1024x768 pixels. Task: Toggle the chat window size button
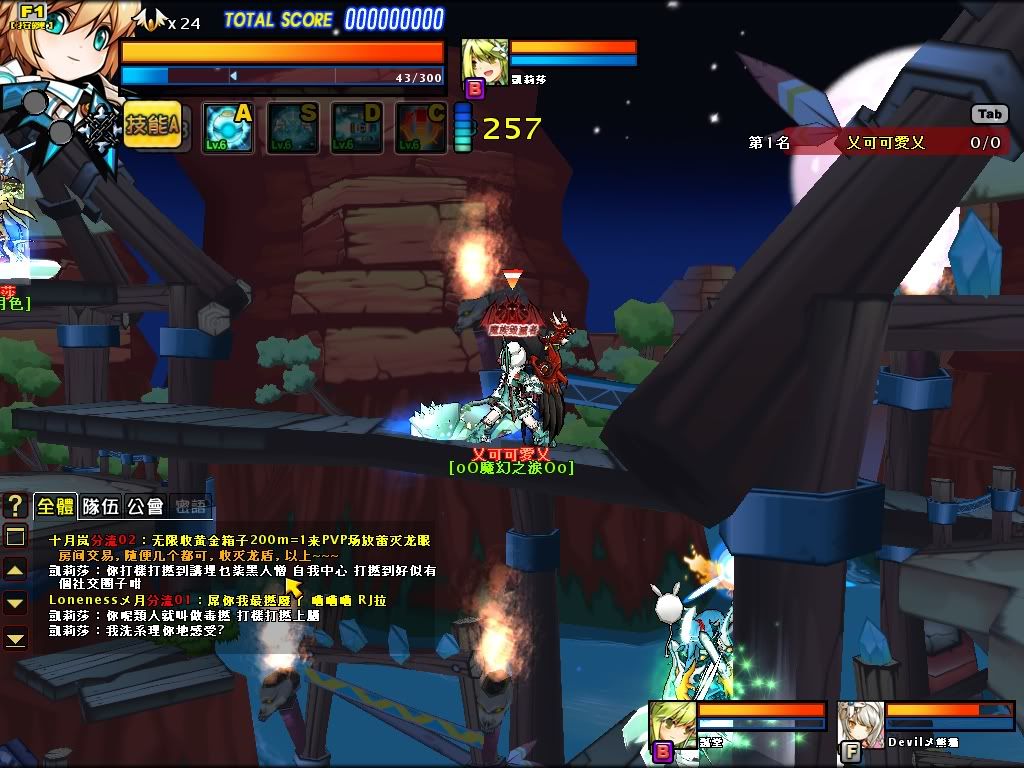coord(15,537)
